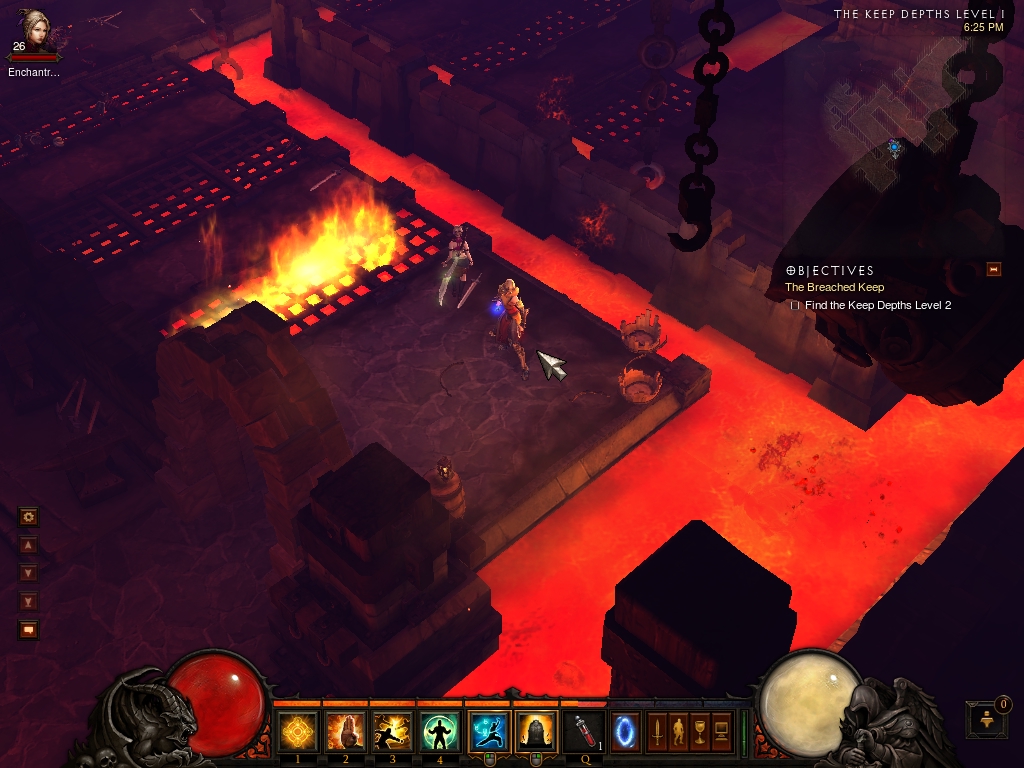Show achievements via the goblet icon

click(699, 732)
